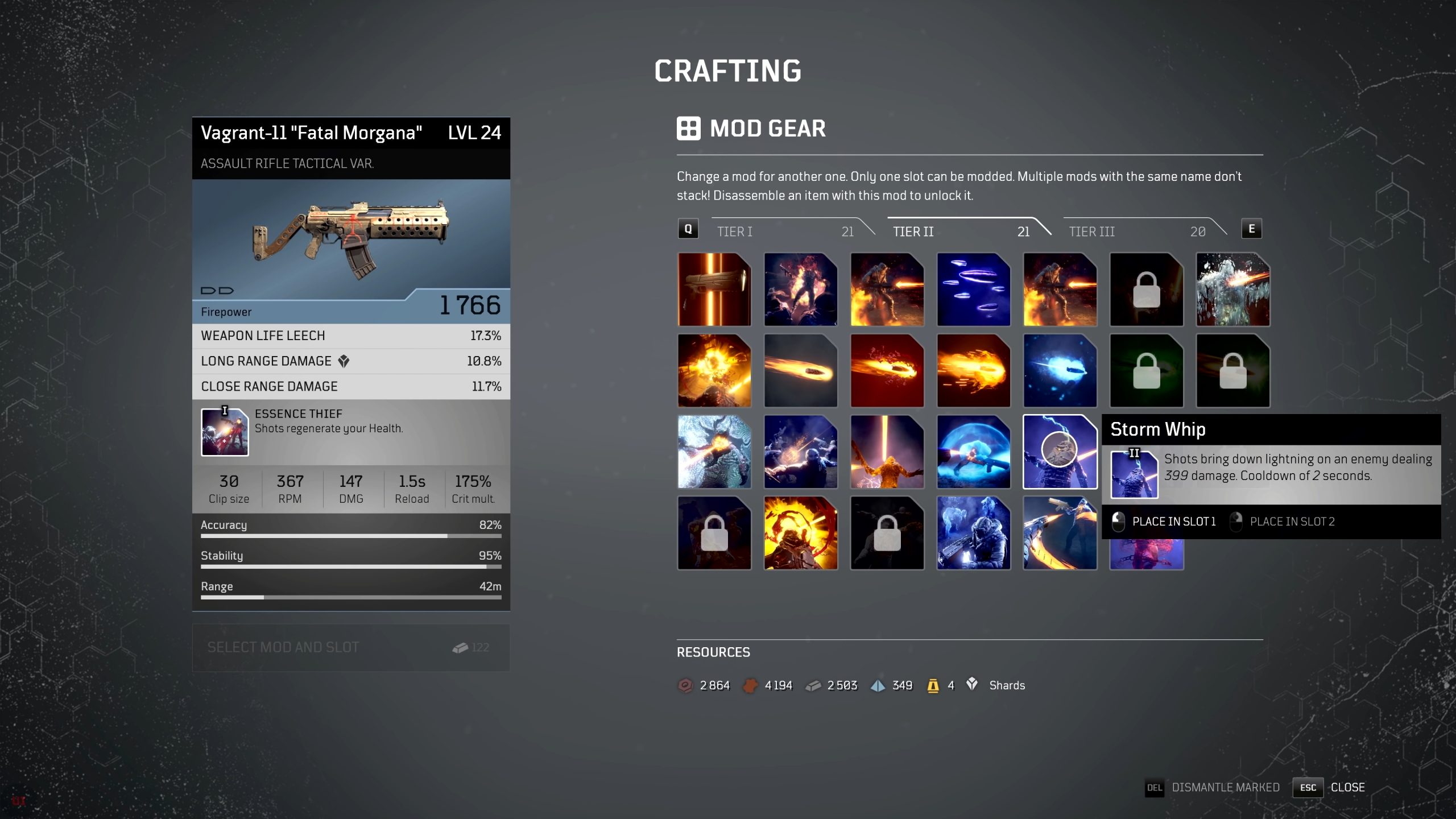This screenshot has height=819, width=1456.
Task: Click the Essence Thief mod slot
Action: [225, 432]
